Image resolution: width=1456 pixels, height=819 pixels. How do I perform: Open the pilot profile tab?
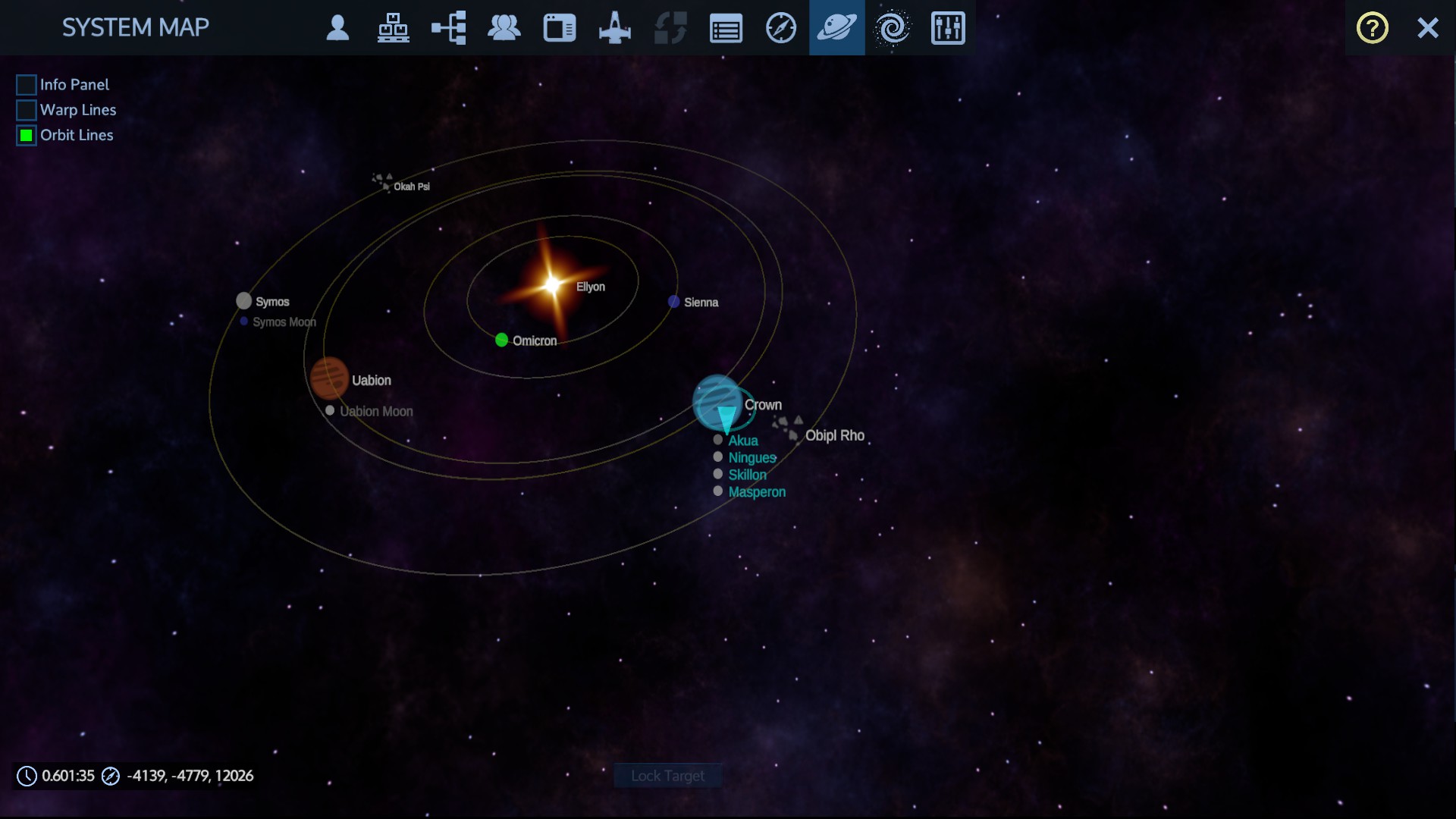pos(337,28)
